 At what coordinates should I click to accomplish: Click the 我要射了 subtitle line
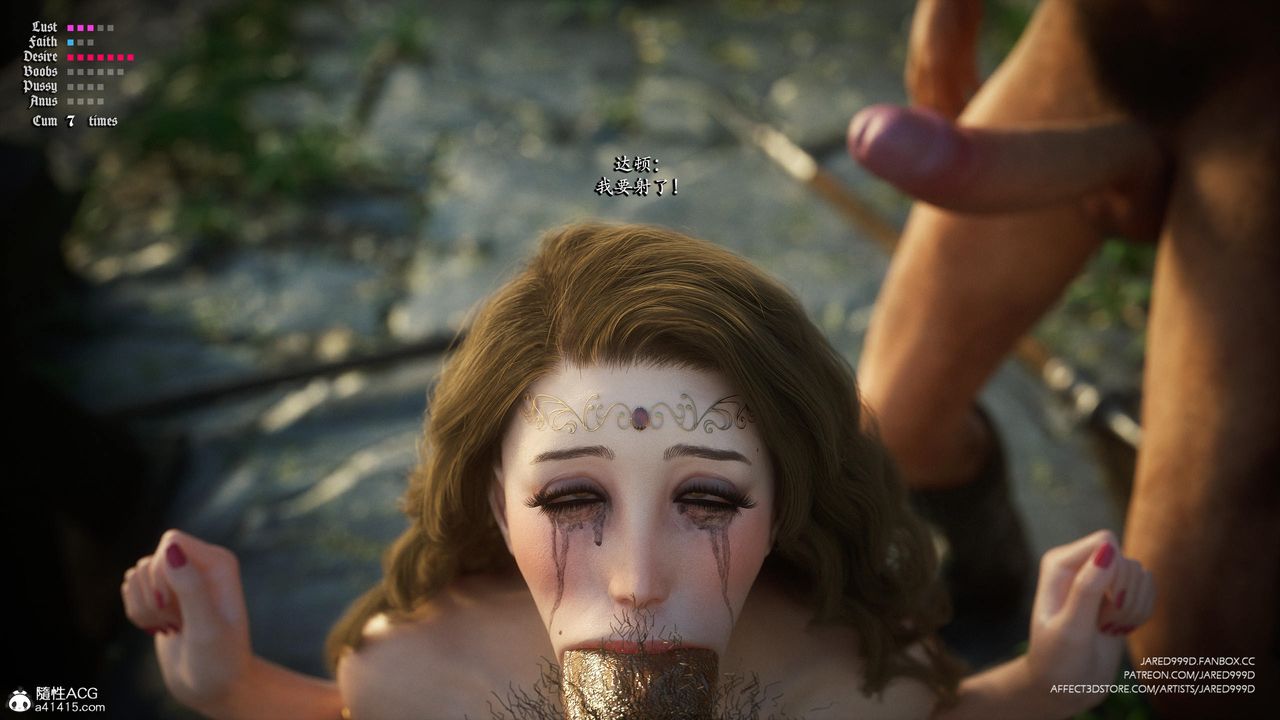pos(636,184)
